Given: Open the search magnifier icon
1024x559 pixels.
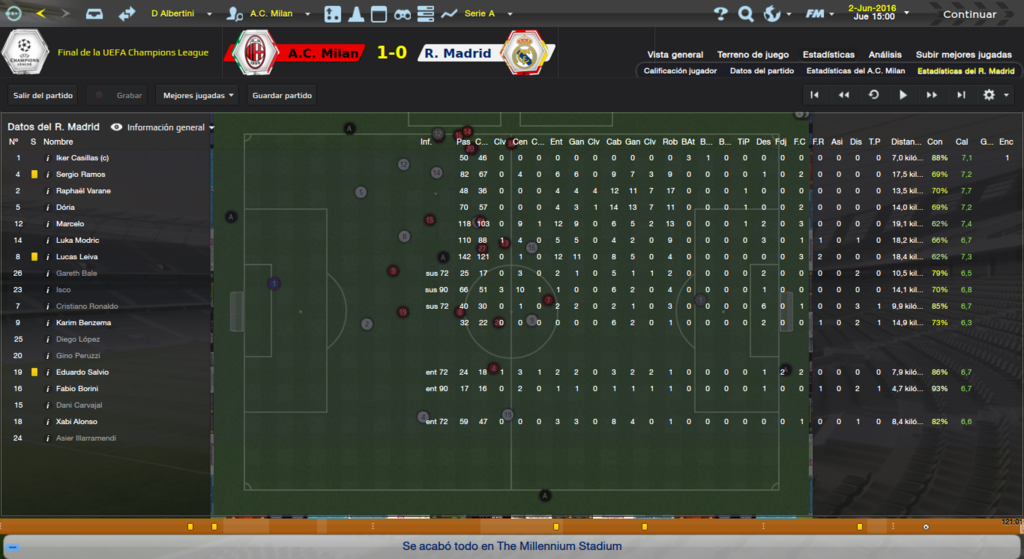Looking at the screenshot, I should click(746, 14).
